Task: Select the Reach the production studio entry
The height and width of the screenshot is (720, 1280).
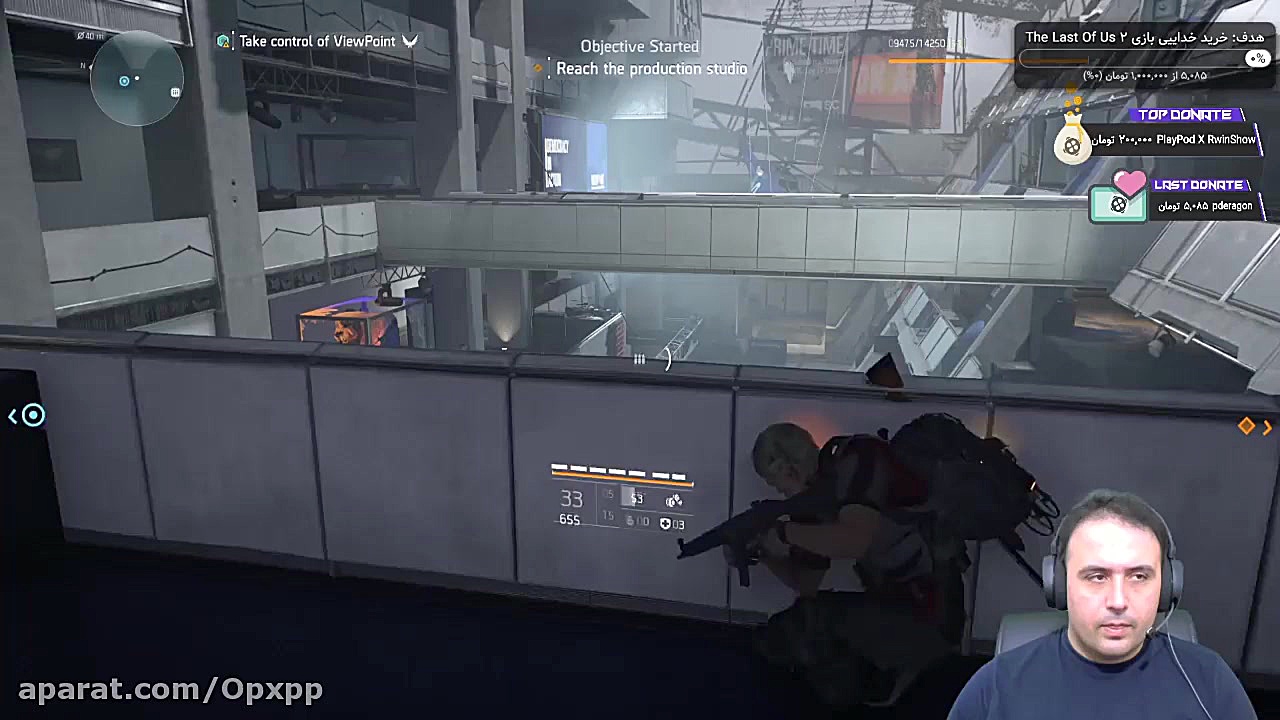Action: point(652,68)
